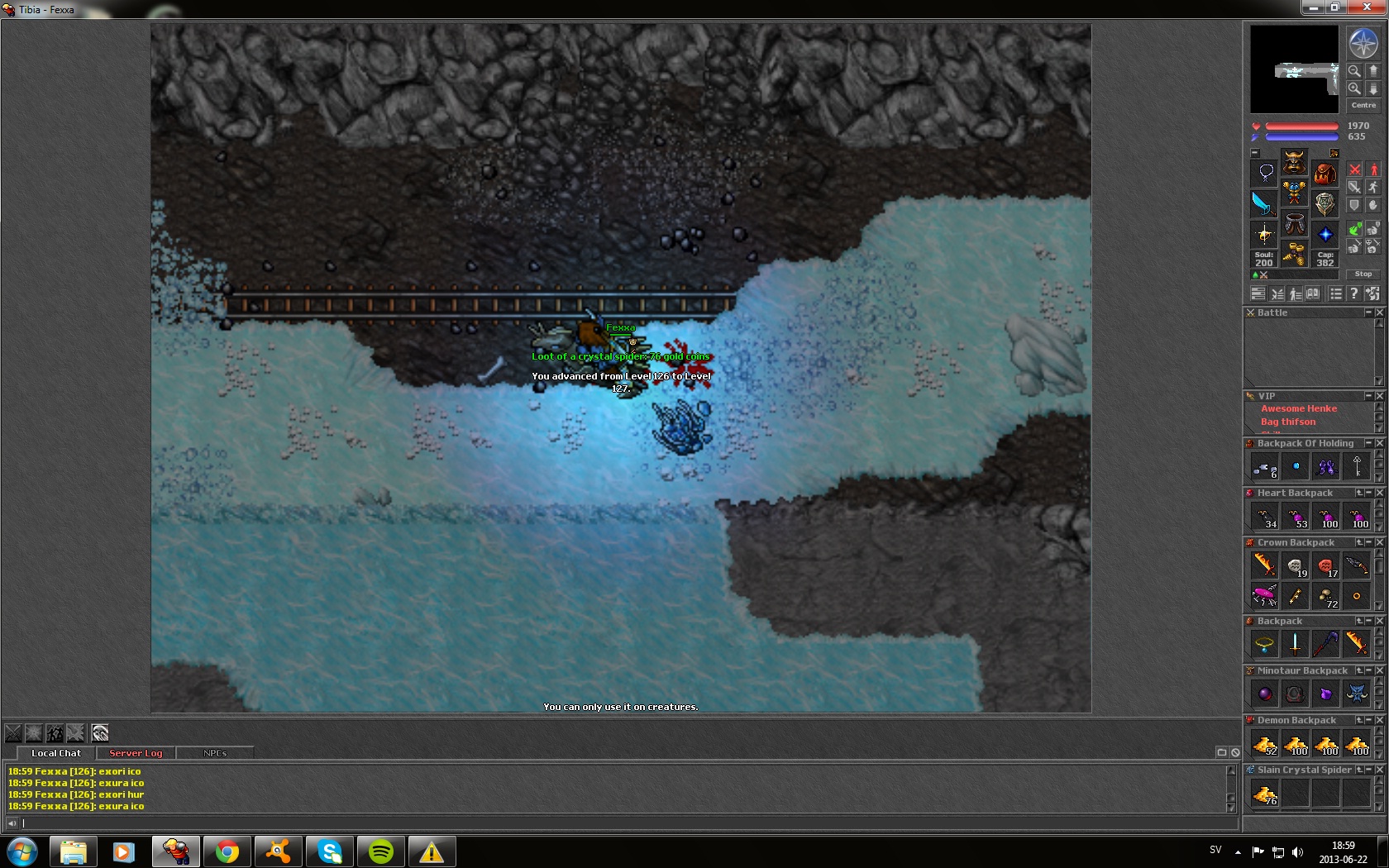Select Awesome Henke in VIP list
The height and width of the screenshot is (868, 1389).
click(x=1298, y=408)
